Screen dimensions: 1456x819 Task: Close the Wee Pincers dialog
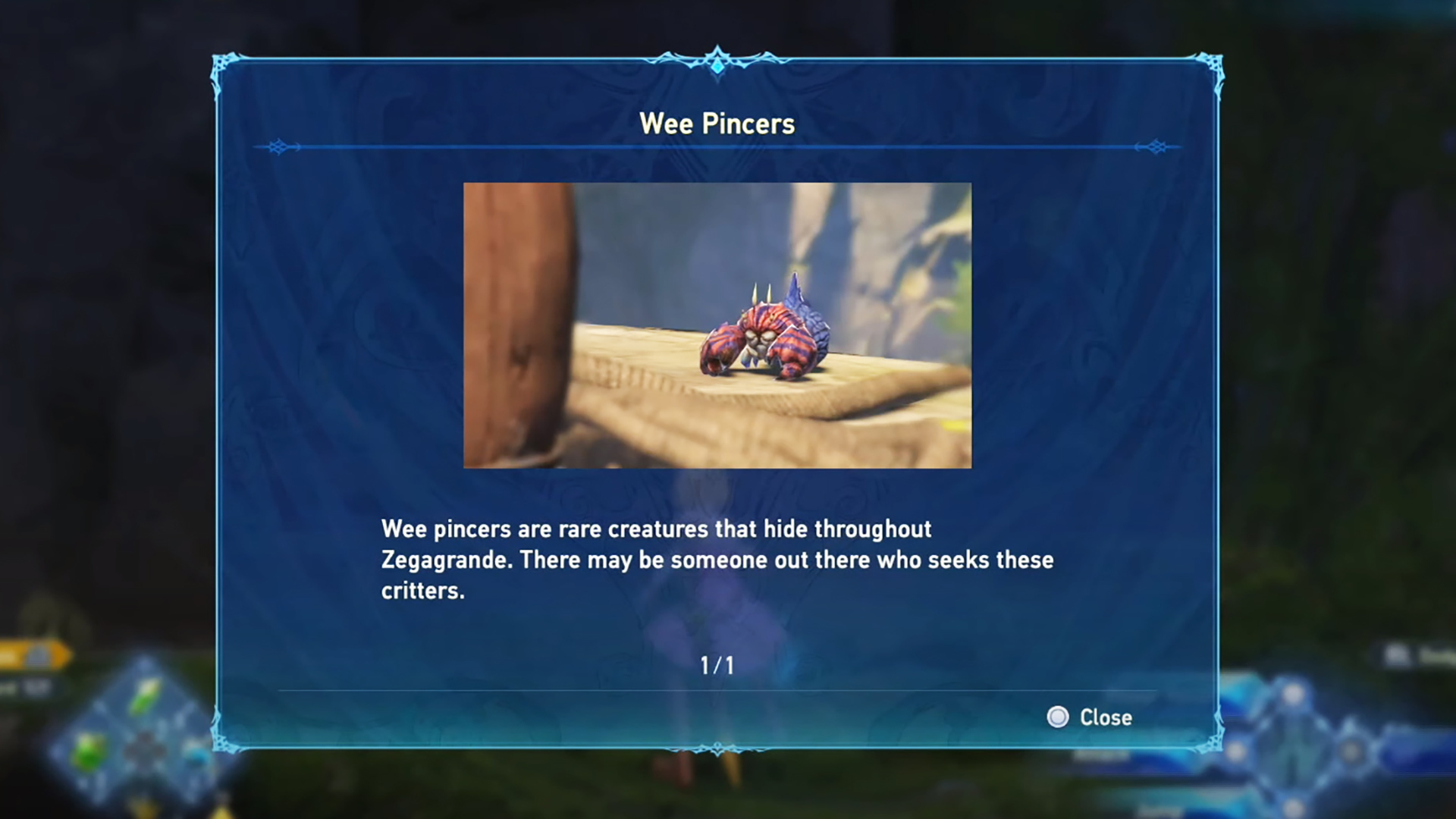[x=1090, y=717]
